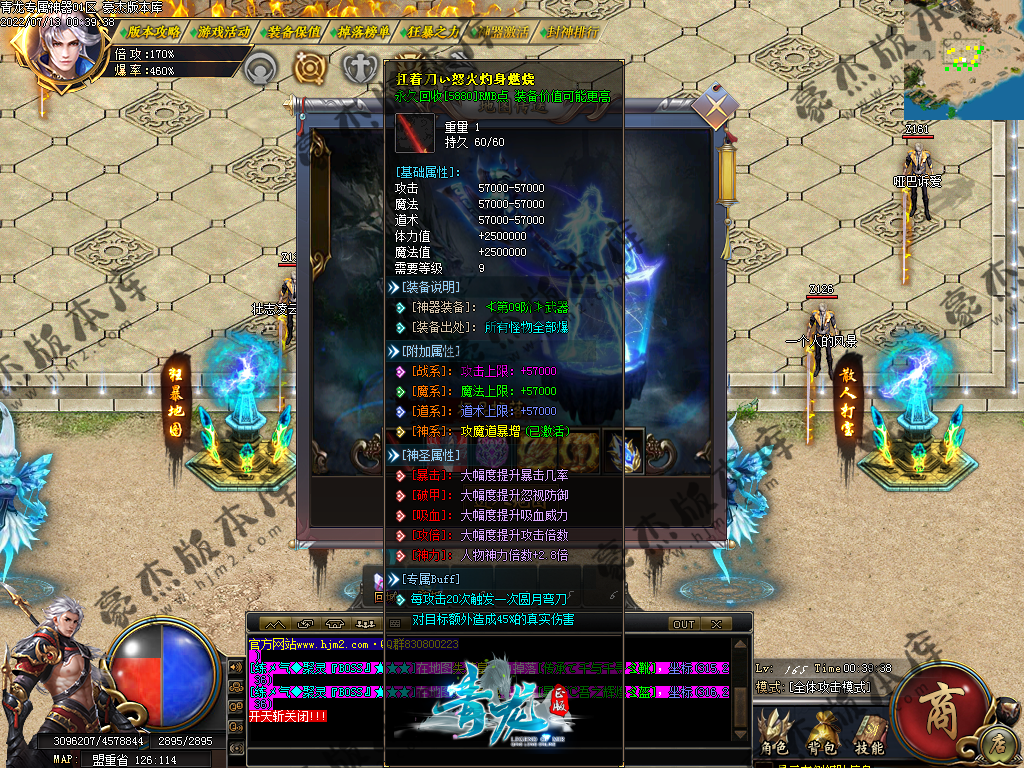Image resolution: width=1024 pixels, height=768 pixels.
Task: Open the 背包 bag inventory
Action: 822,733
